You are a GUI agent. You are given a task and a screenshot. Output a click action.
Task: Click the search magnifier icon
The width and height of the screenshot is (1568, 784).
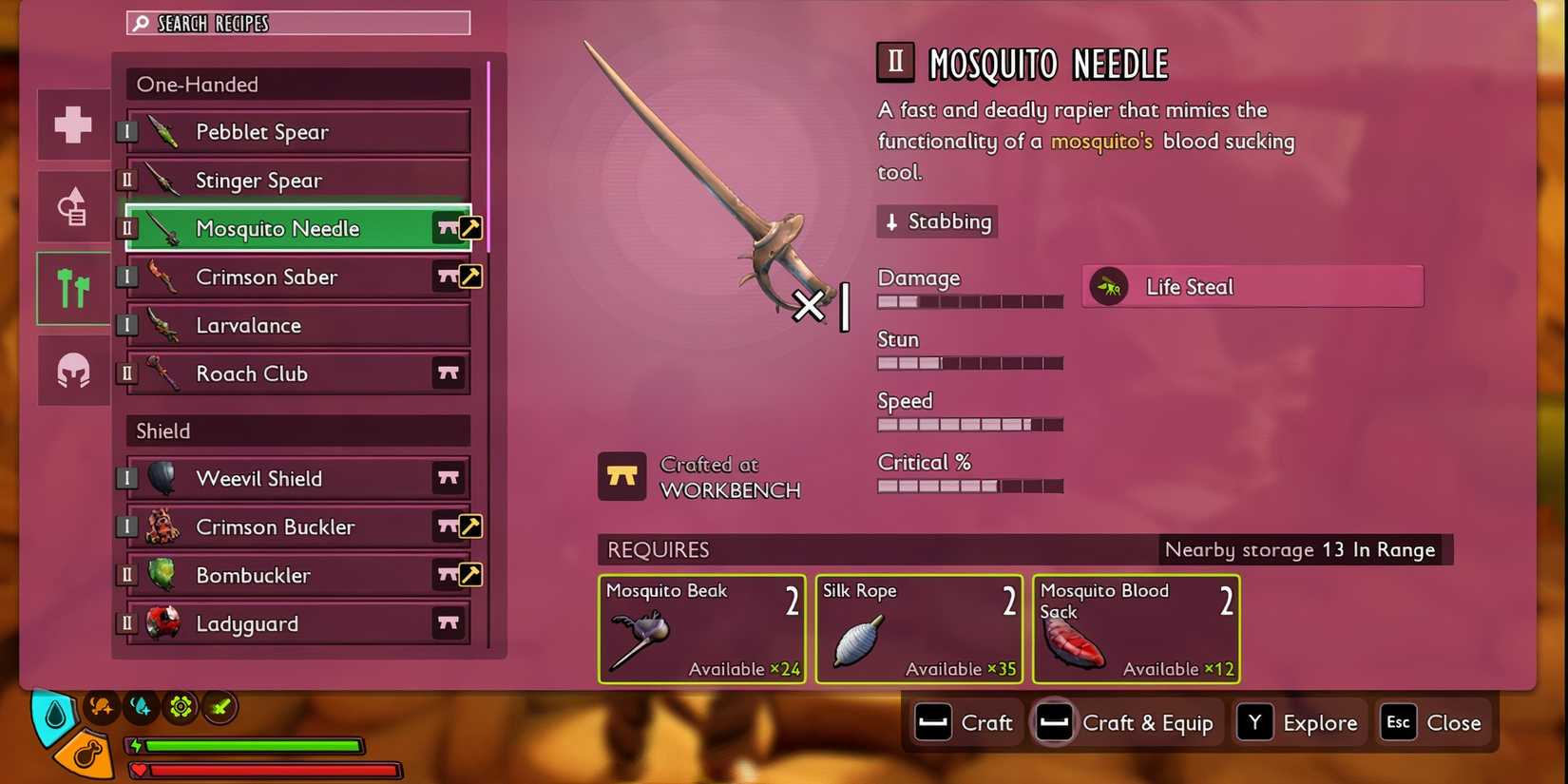click(x=141, y=22)
